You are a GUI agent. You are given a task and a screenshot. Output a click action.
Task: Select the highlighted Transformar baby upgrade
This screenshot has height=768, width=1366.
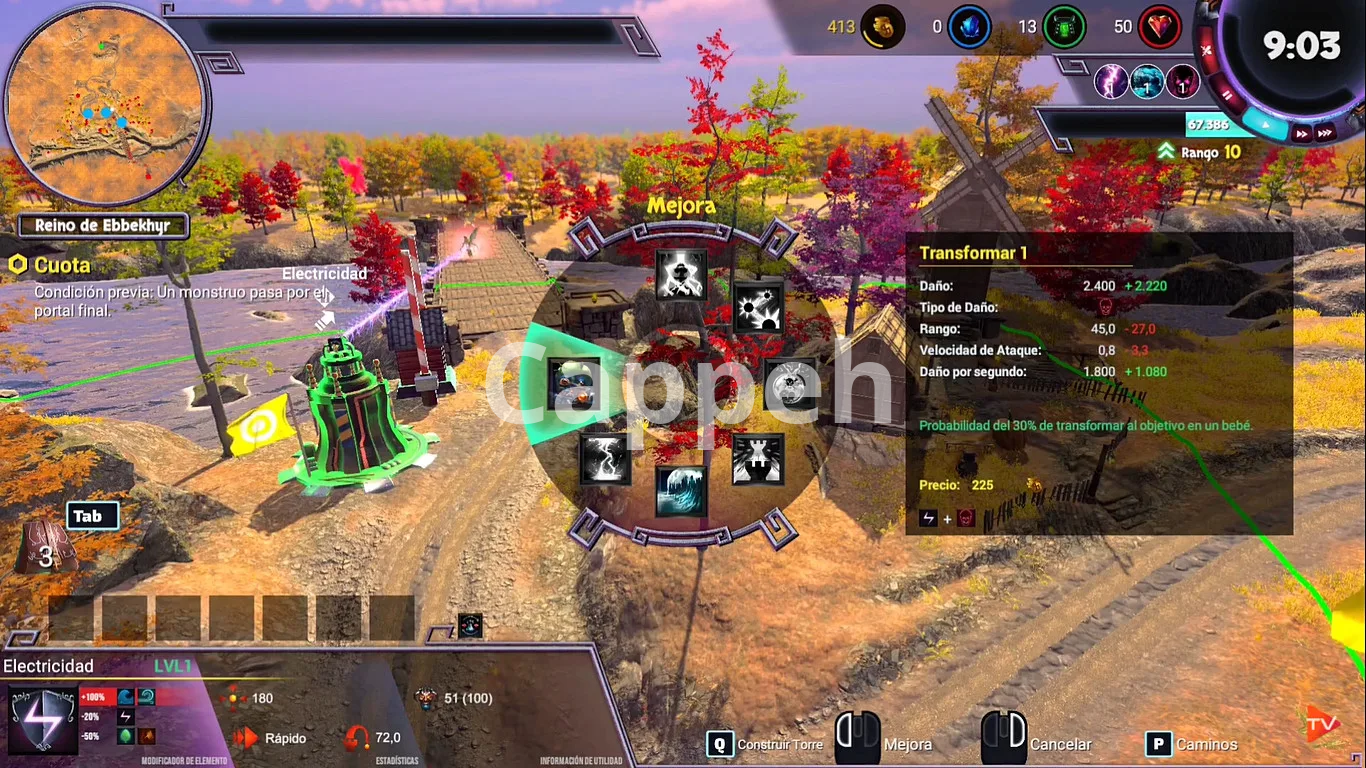574,384
